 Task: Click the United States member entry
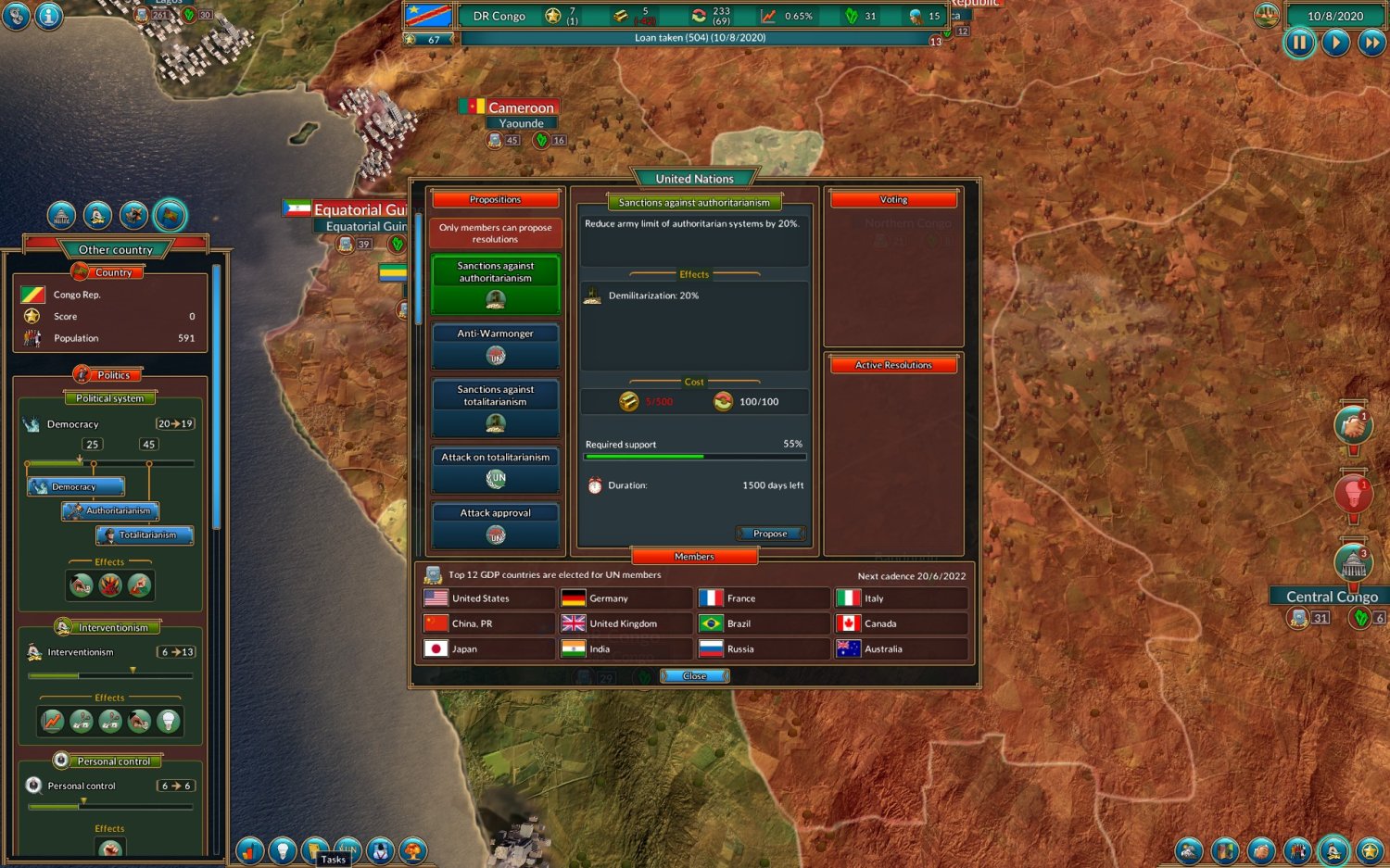(488, 598)
